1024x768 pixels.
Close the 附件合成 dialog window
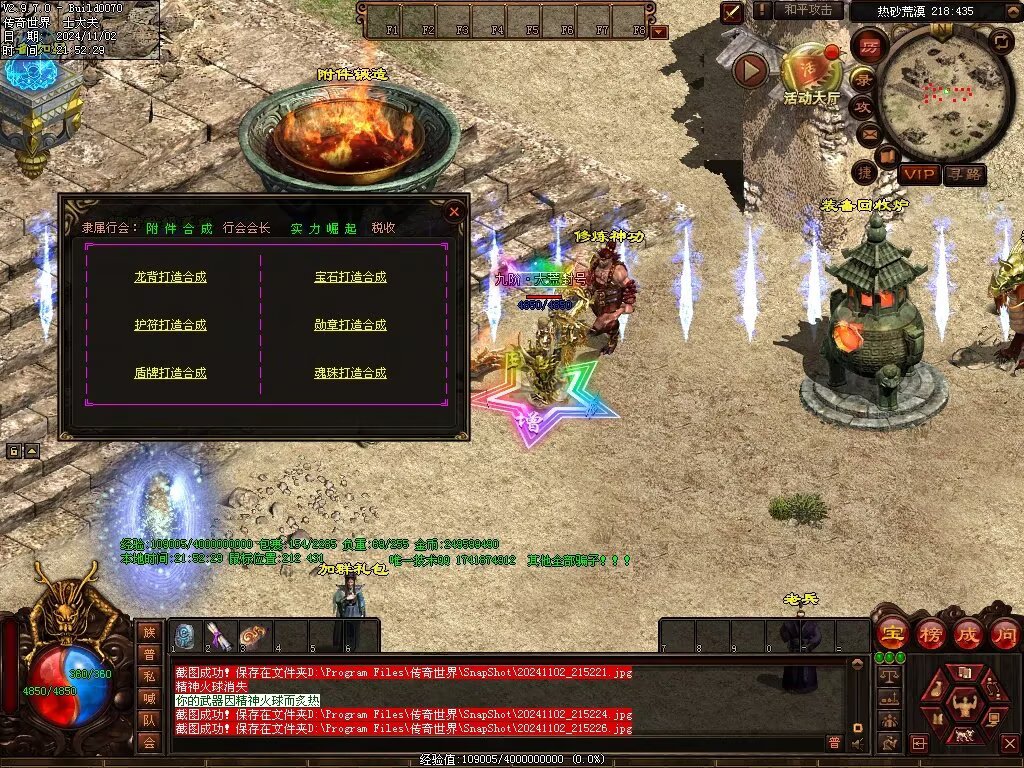(x=454, y=211)
